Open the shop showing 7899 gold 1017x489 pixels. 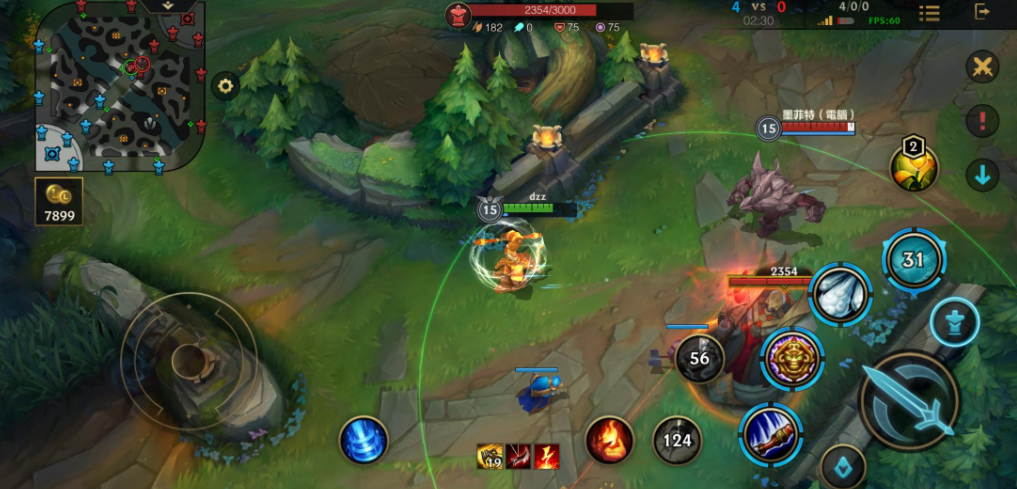click(59, 202)
